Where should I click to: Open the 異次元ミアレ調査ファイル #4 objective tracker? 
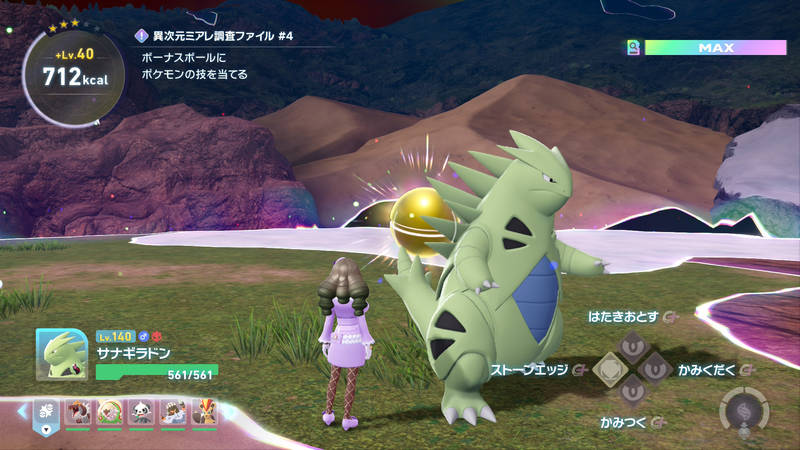click(222, 36)
